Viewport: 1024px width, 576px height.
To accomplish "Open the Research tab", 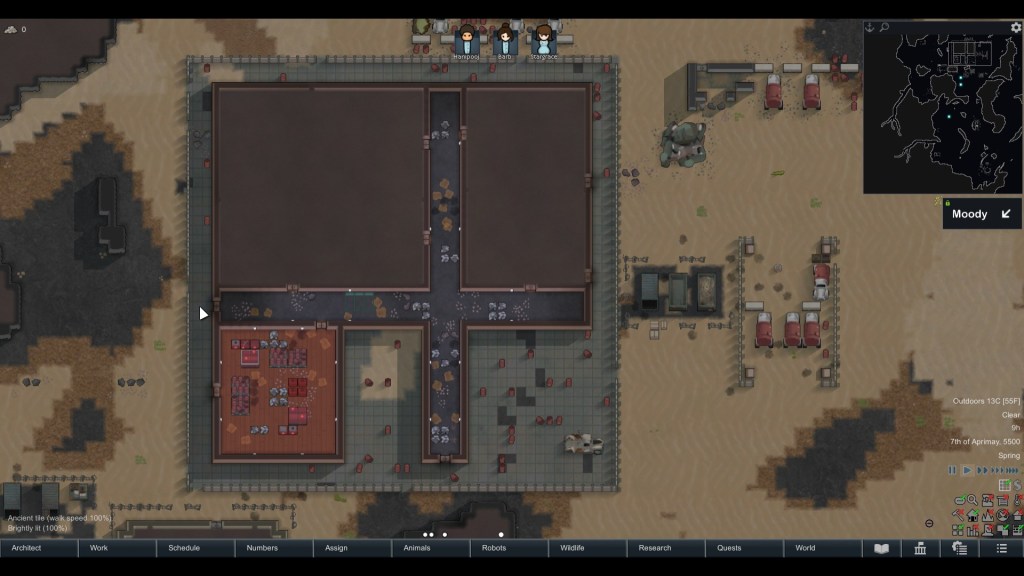I will pos(666,548).
